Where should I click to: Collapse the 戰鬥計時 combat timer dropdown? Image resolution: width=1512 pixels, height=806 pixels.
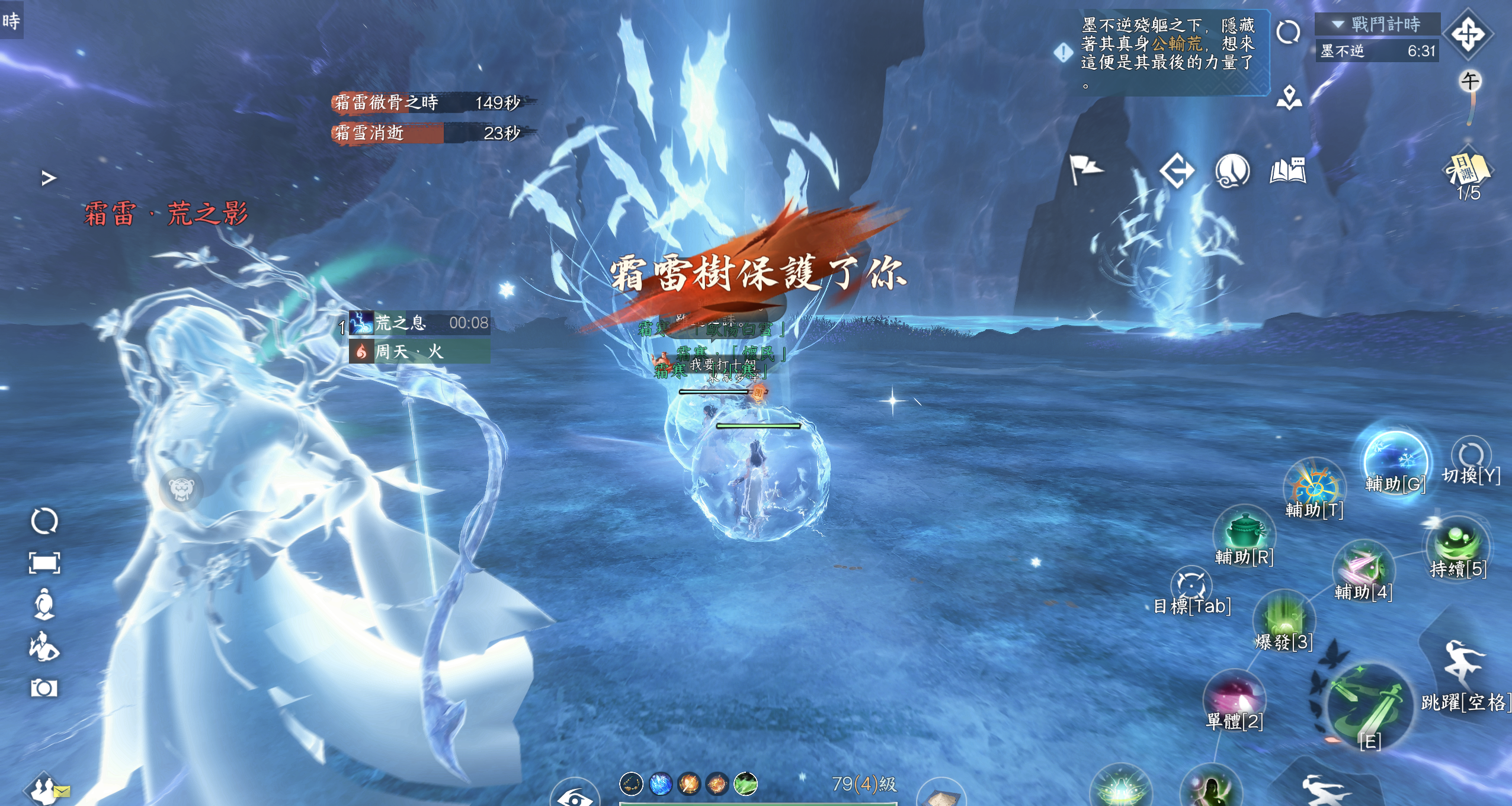[1337, 24]
